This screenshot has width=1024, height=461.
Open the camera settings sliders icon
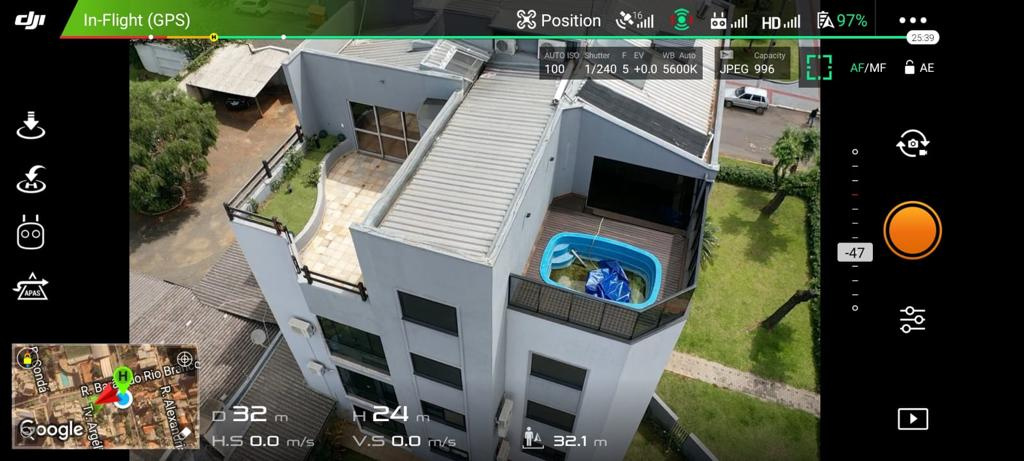pyautogui.click(x=912, y=319)
